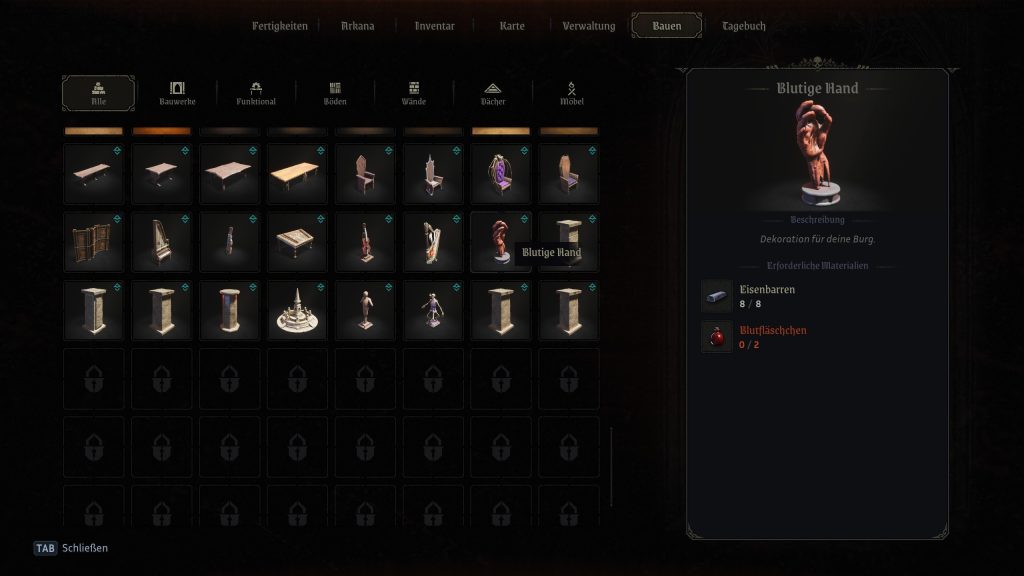This screenshot has height=576, width=1024.
Task: Pick the golden harp slot
Action: tap(433, 242)
